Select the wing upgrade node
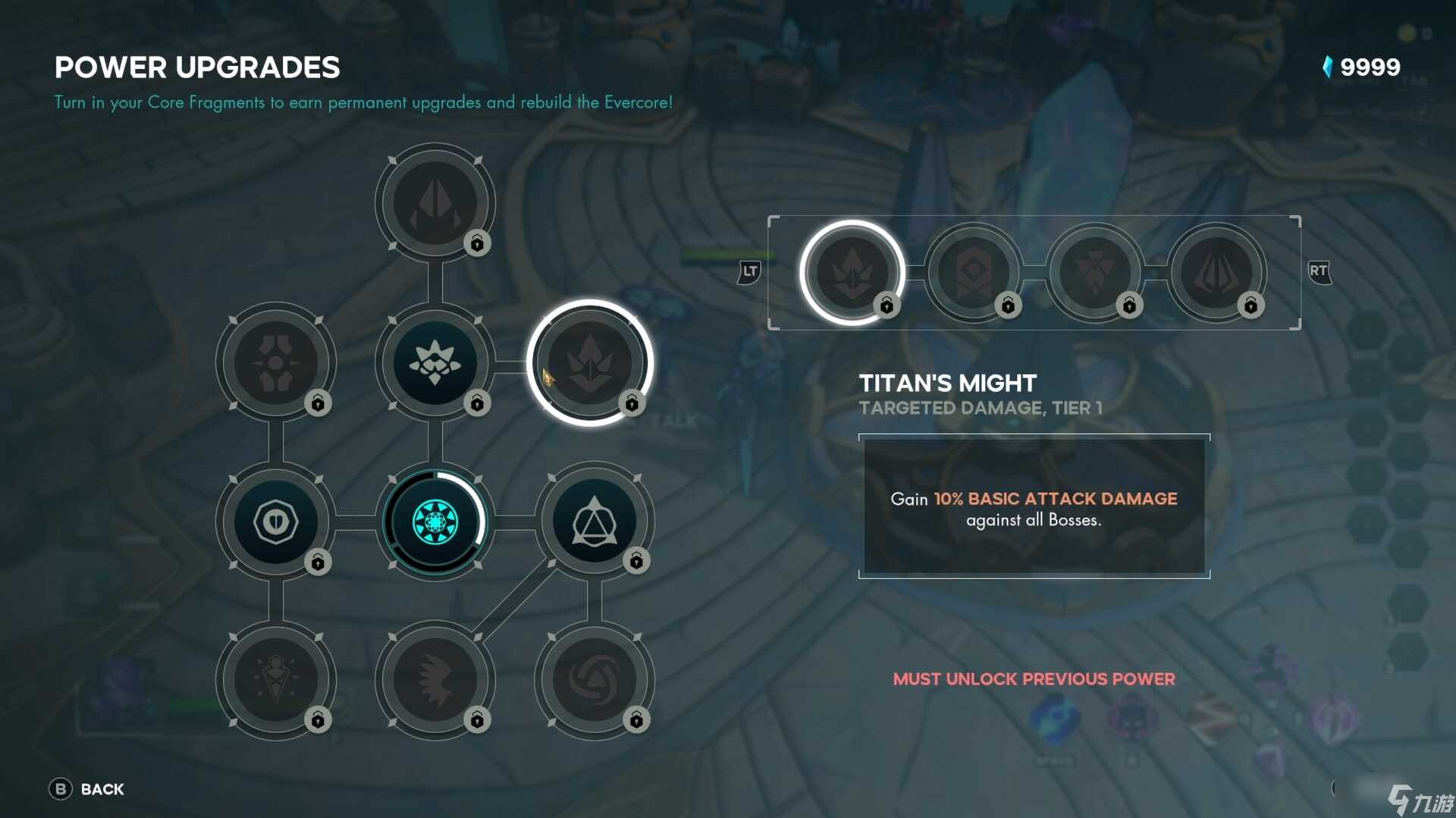The height and width of the screenshot is (818, 1456). point(436,681)
